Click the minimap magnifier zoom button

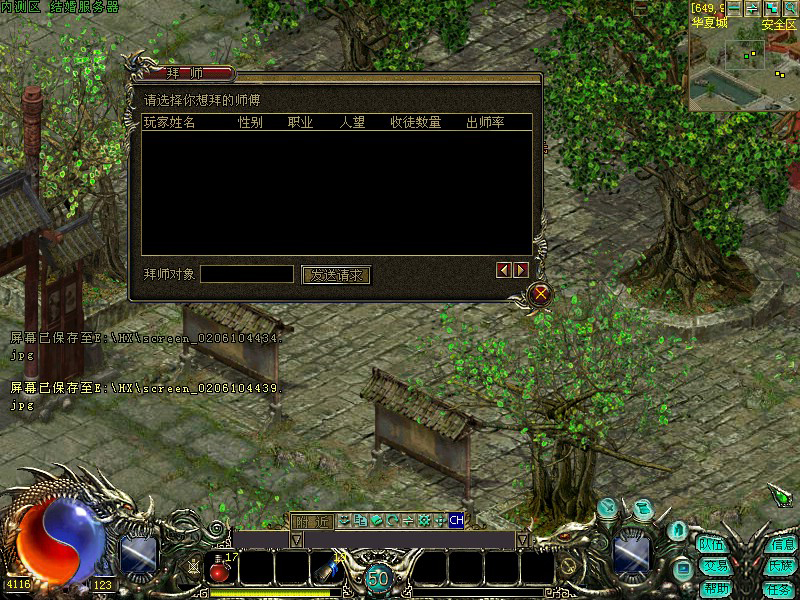790,8
